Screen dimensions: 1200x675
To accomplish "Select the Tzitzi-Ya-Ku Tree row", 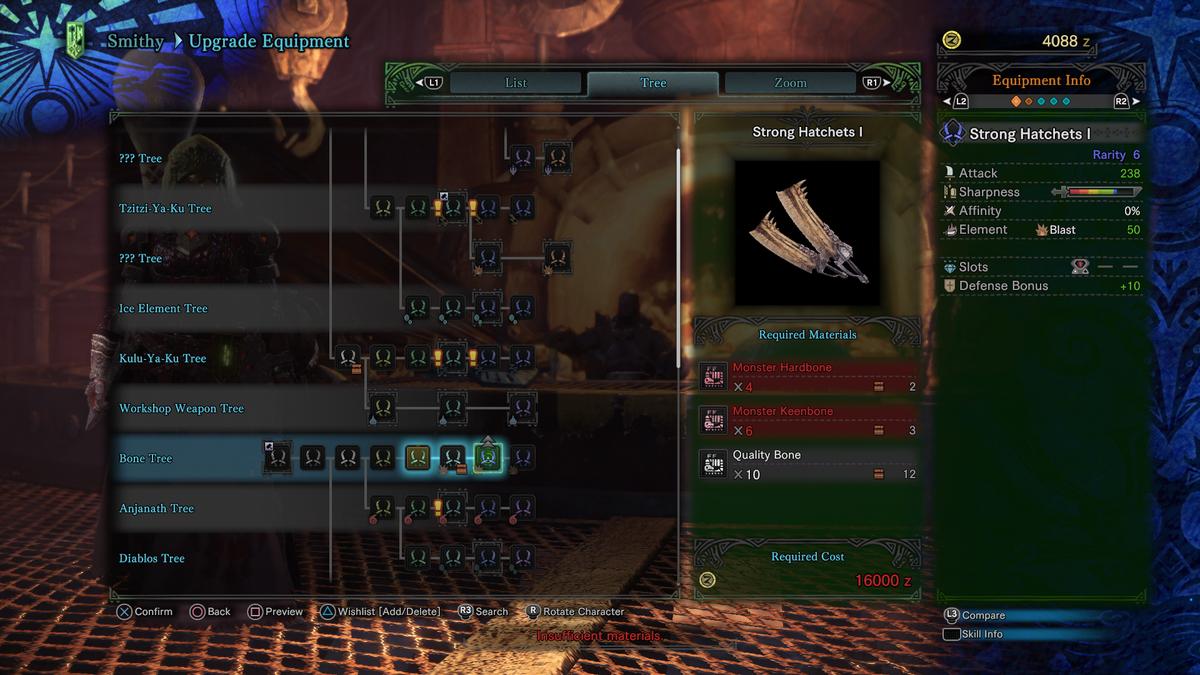I will click(x=166, y=208).
